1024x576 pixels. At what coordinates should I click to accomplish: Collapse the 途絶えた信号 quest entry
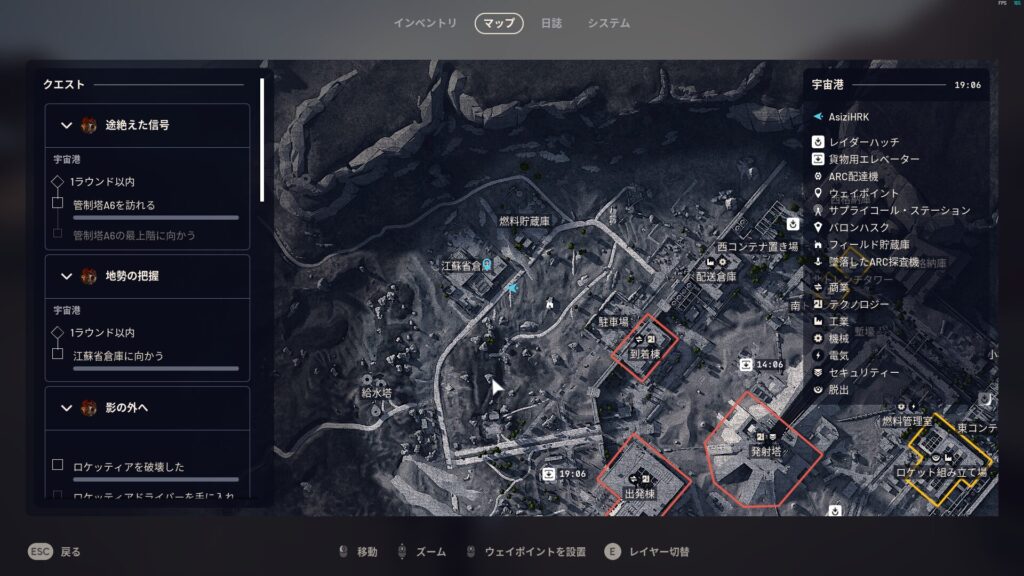(67, 126)
